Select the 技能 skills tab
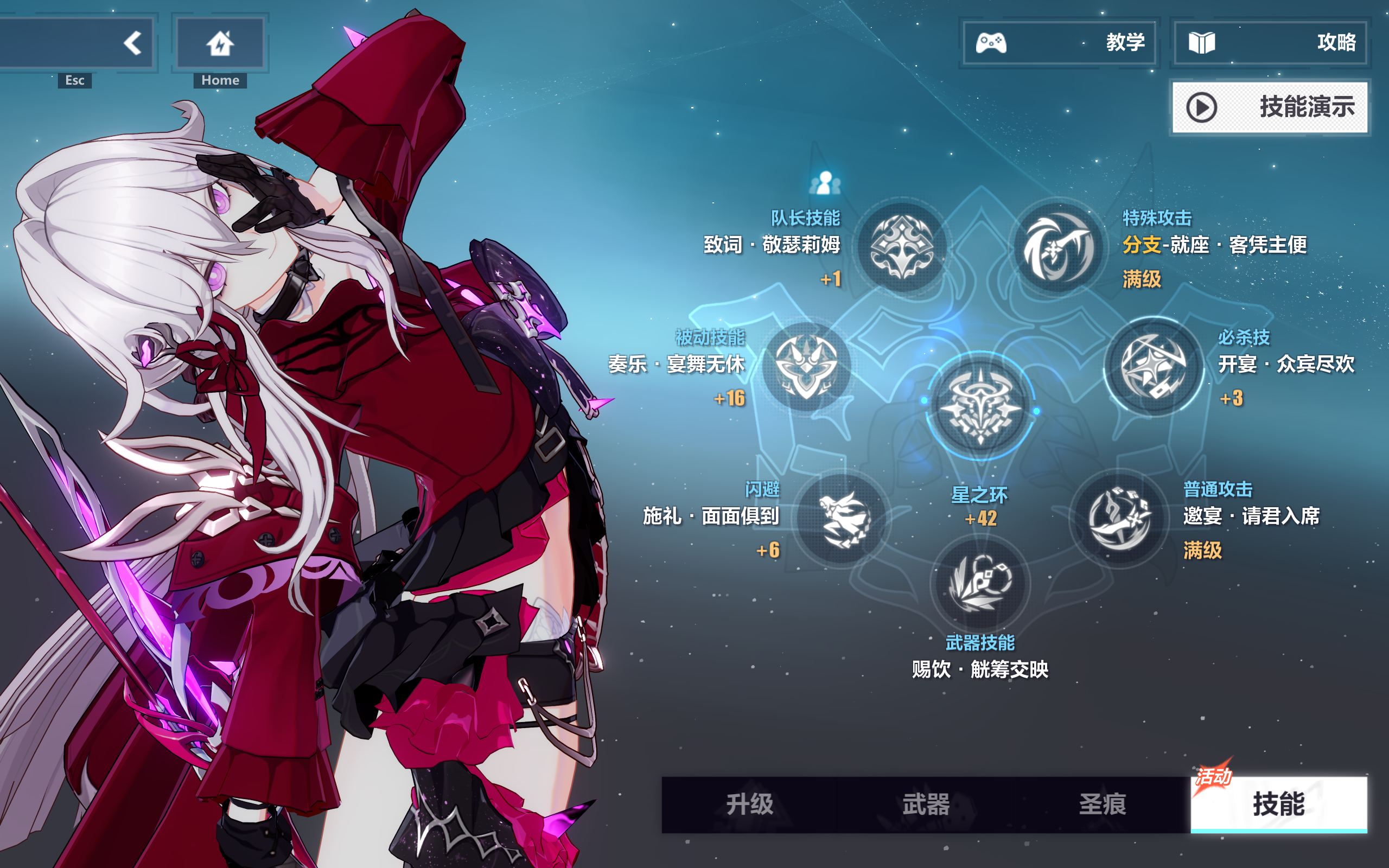 pos(1279,805)
